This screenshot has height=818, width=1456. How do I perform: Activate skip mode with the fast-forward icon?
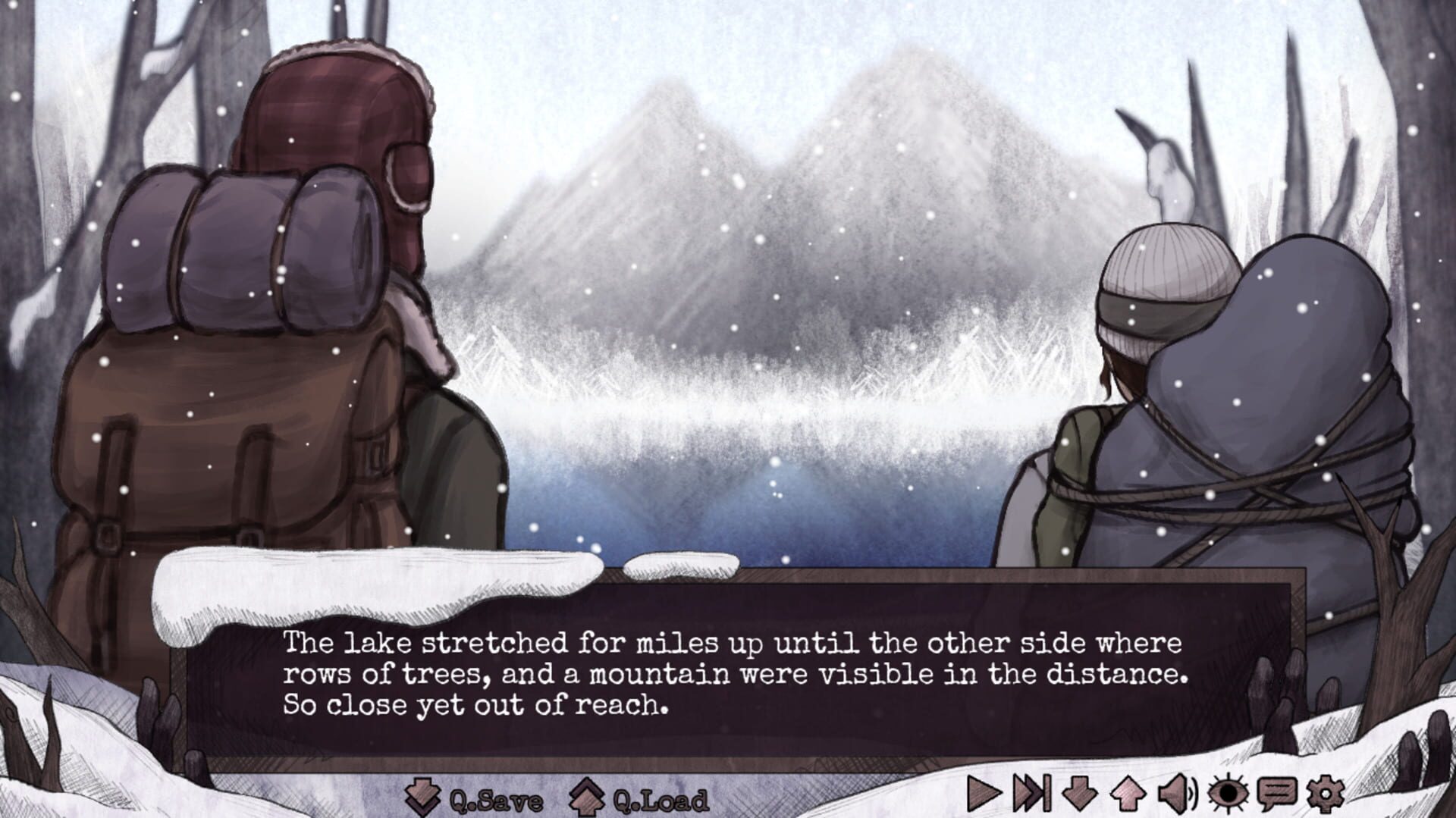click(1031, 794)
